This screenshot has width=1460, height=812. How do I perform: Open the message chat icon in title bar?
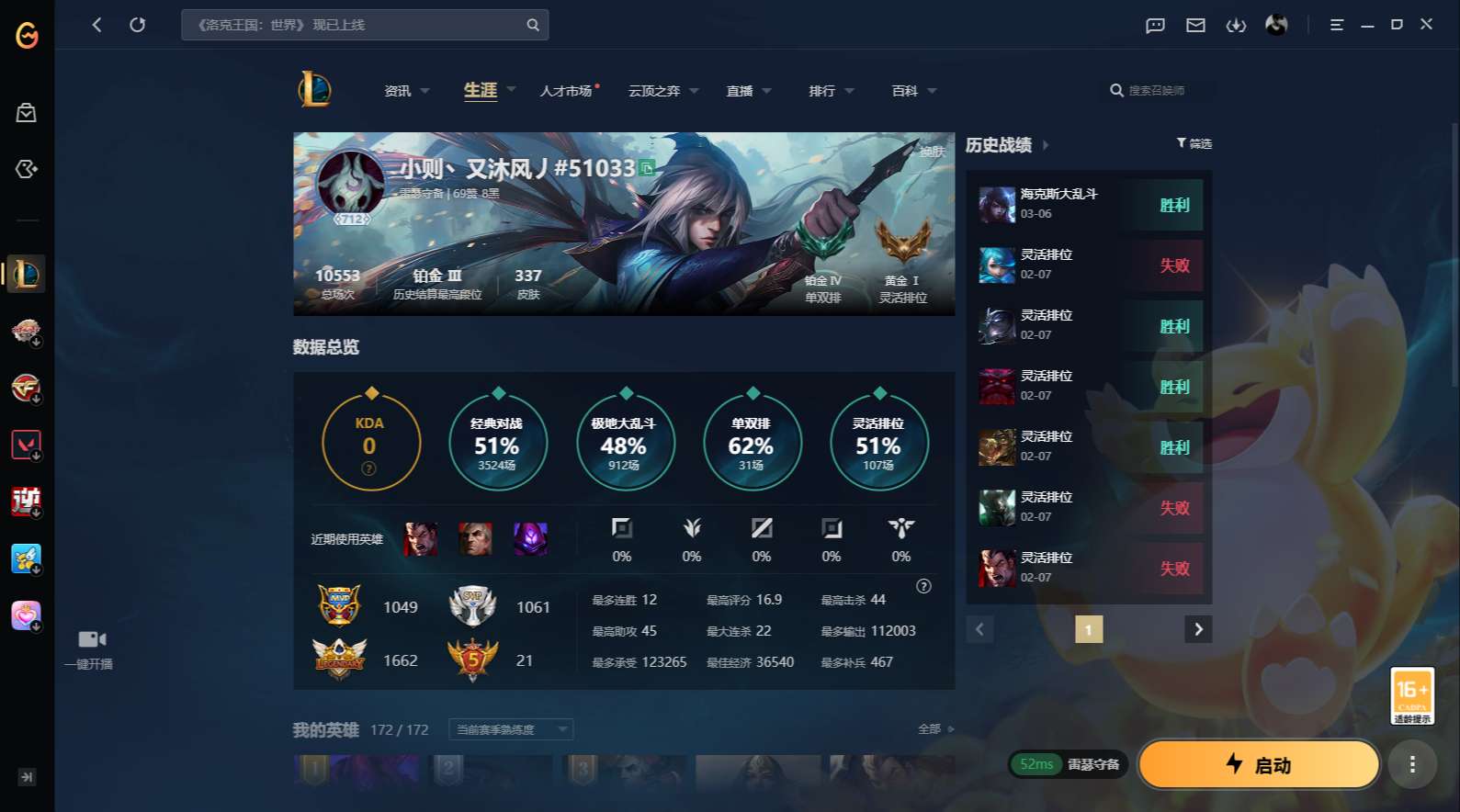1154,25
